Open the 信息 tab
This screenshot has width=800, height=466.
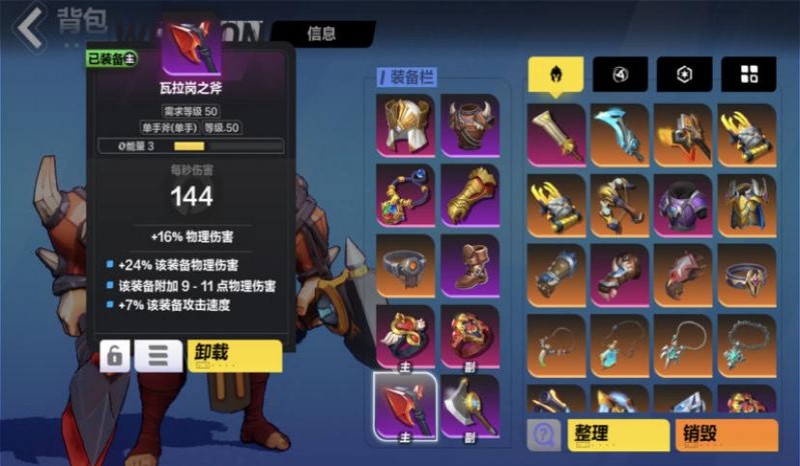tap(321, 34)
